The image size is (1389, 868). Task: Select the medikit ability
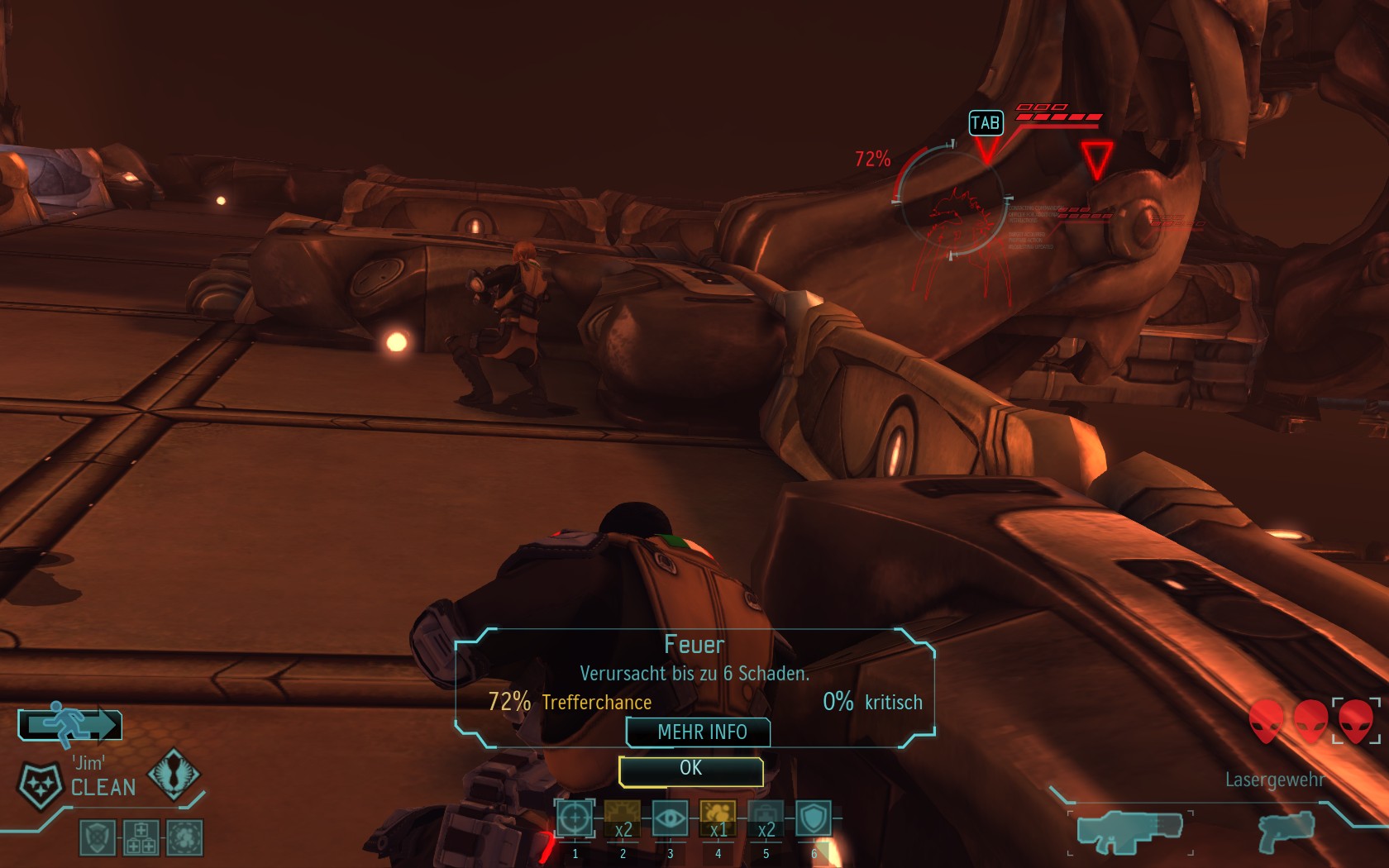766,819
